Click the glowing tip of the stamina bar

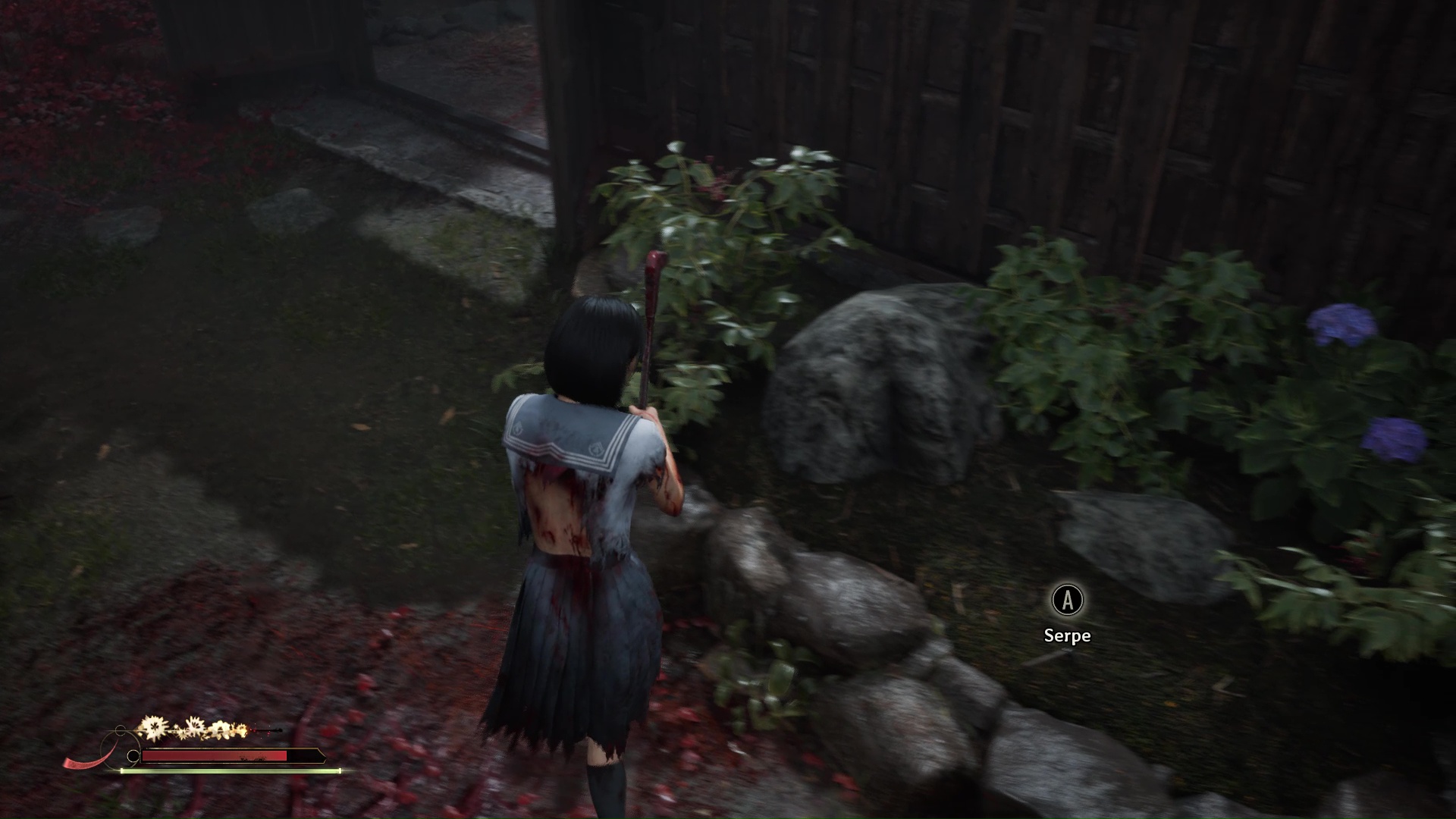[341, 770]
